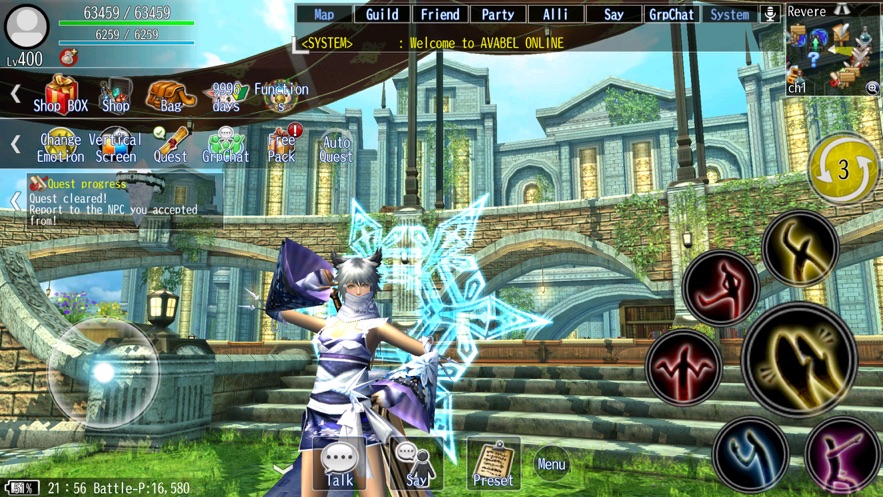This screenshot has height=497, width=883.
Task: Open the Preset clipboard button
Action: [x=493, y=464]
